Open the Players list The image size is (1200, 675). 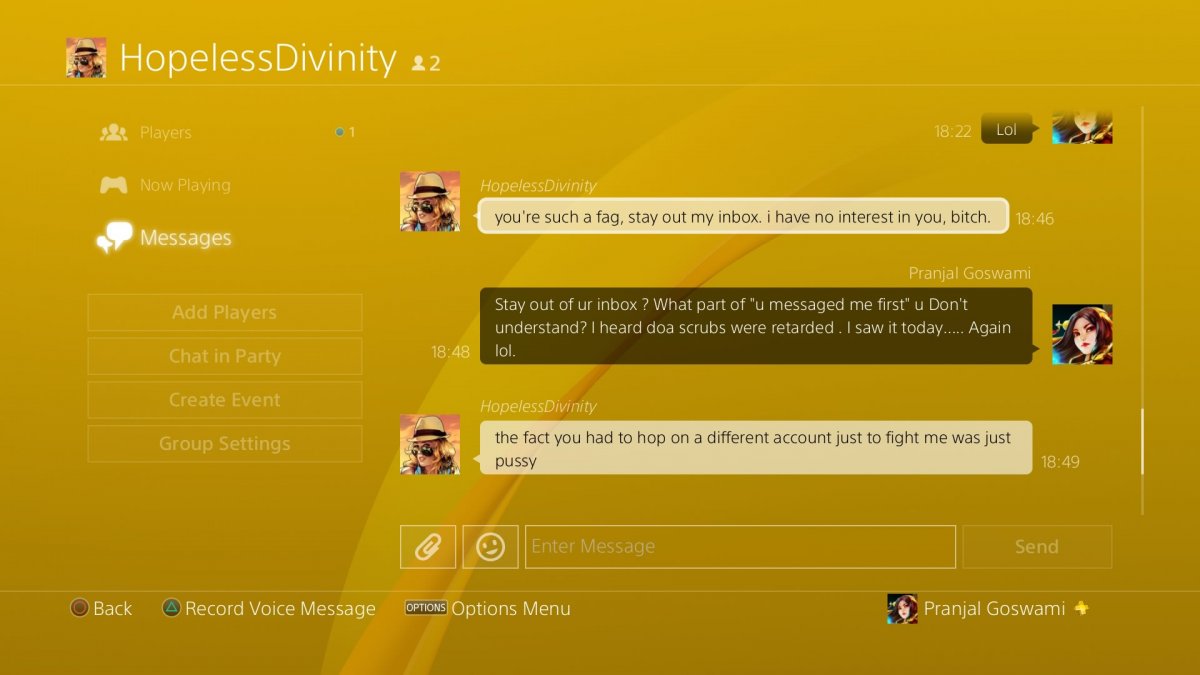pyautogui.click(x=165, y=132)
